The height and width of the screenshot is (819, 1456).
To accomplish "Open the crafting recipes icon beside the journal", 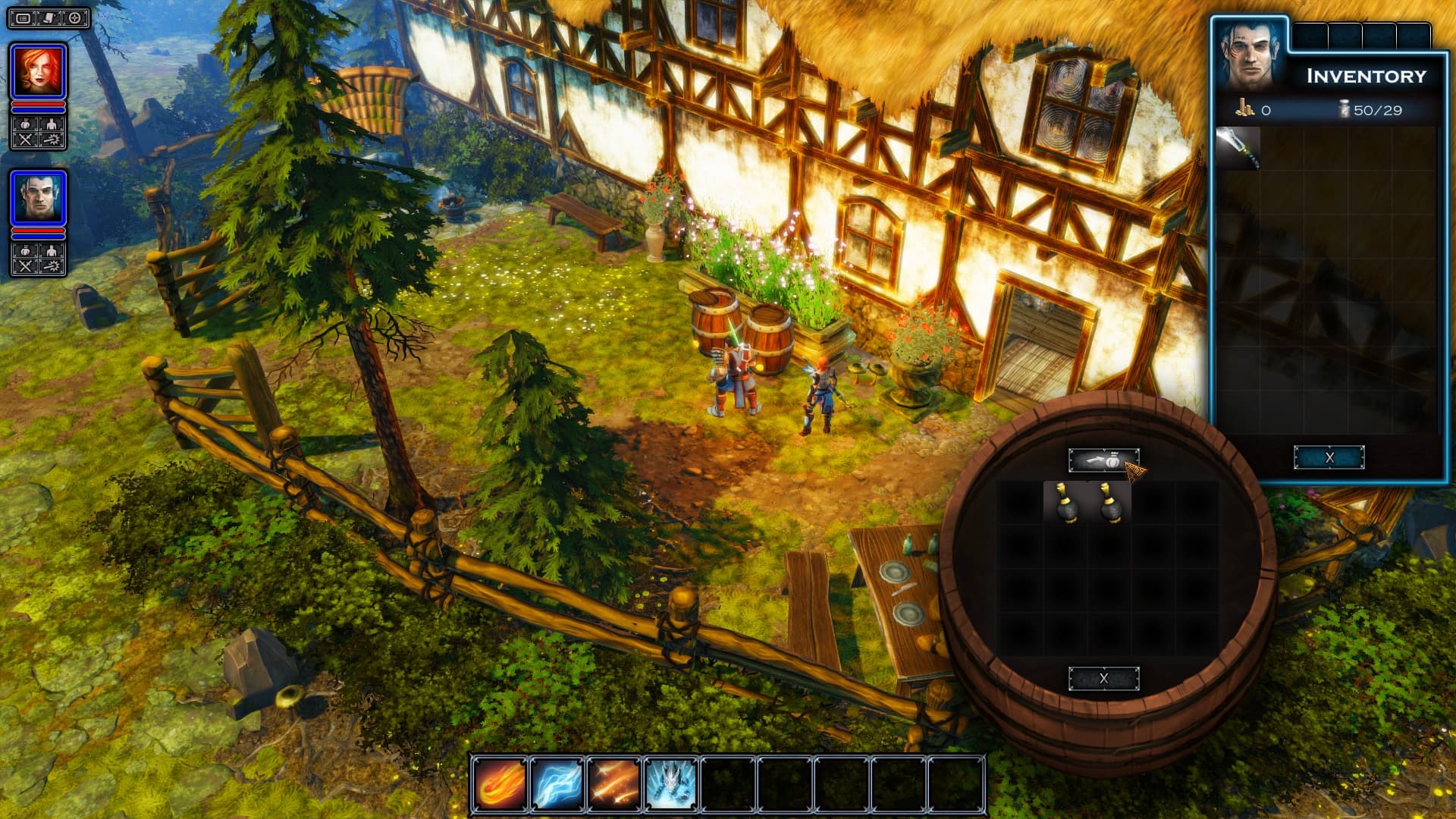I will coord(49,20).
